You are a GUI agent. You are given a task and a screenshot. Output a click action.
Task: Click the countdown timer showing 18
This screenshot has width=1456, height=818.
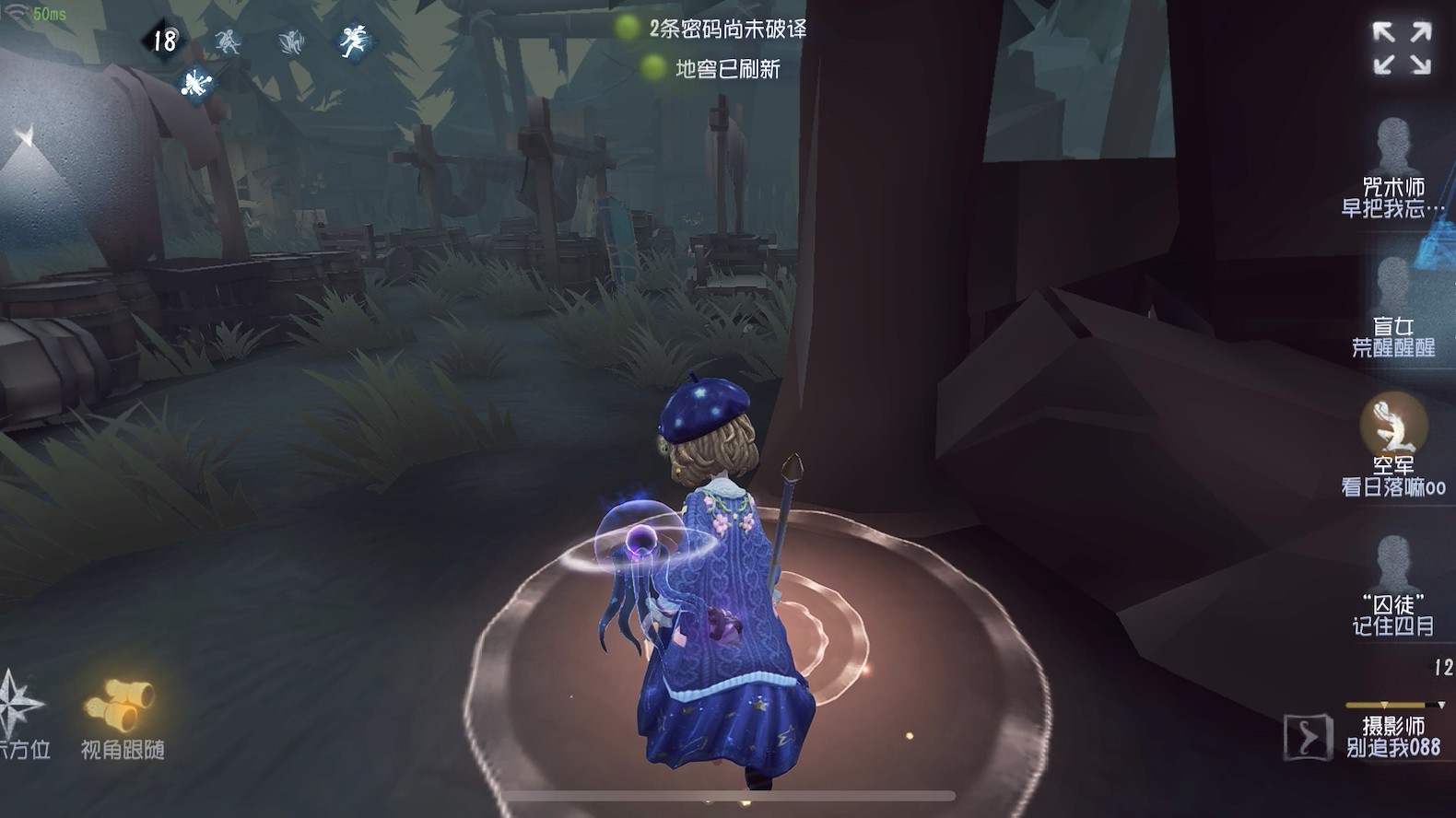coord(166,41)
